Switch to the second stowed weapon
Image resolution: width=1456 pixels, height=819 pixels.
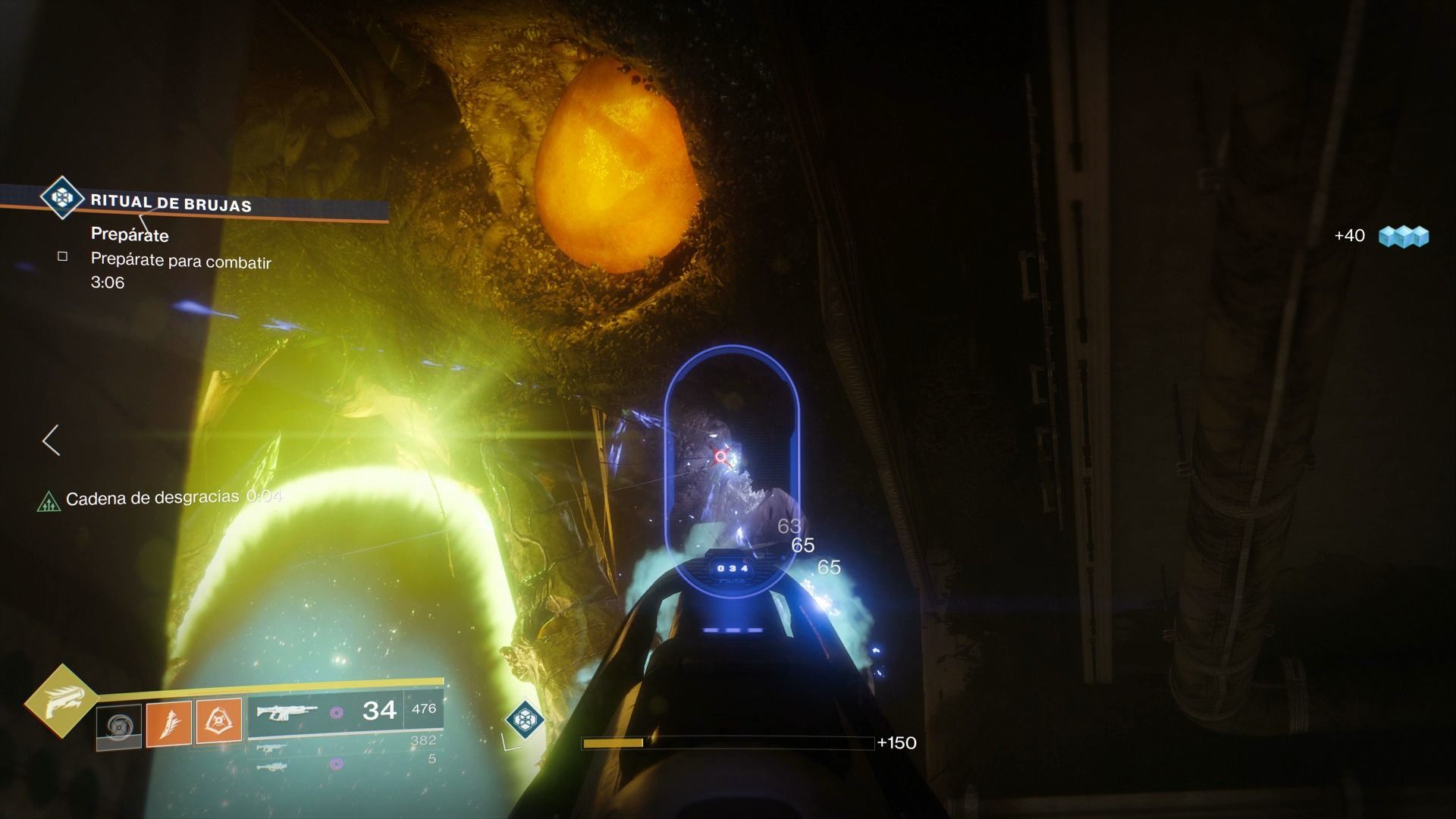point(271,747)
